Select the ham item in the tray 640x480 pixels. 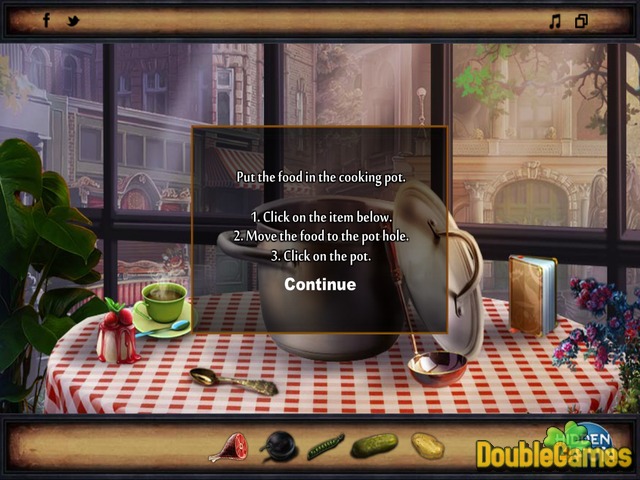tap(227, 447)
